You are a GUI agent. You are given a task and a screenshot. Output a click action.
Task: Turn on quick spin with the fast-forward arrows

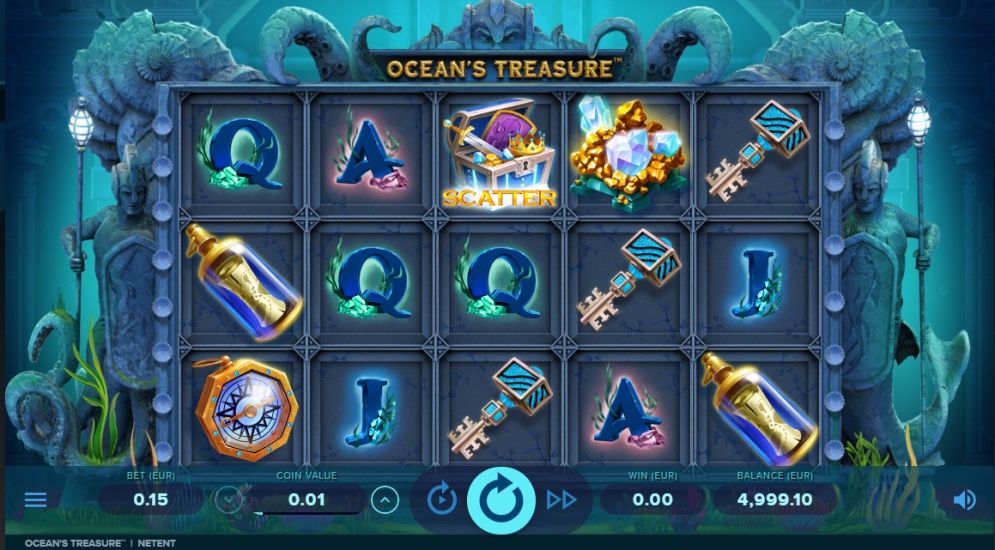coord(561,499)
